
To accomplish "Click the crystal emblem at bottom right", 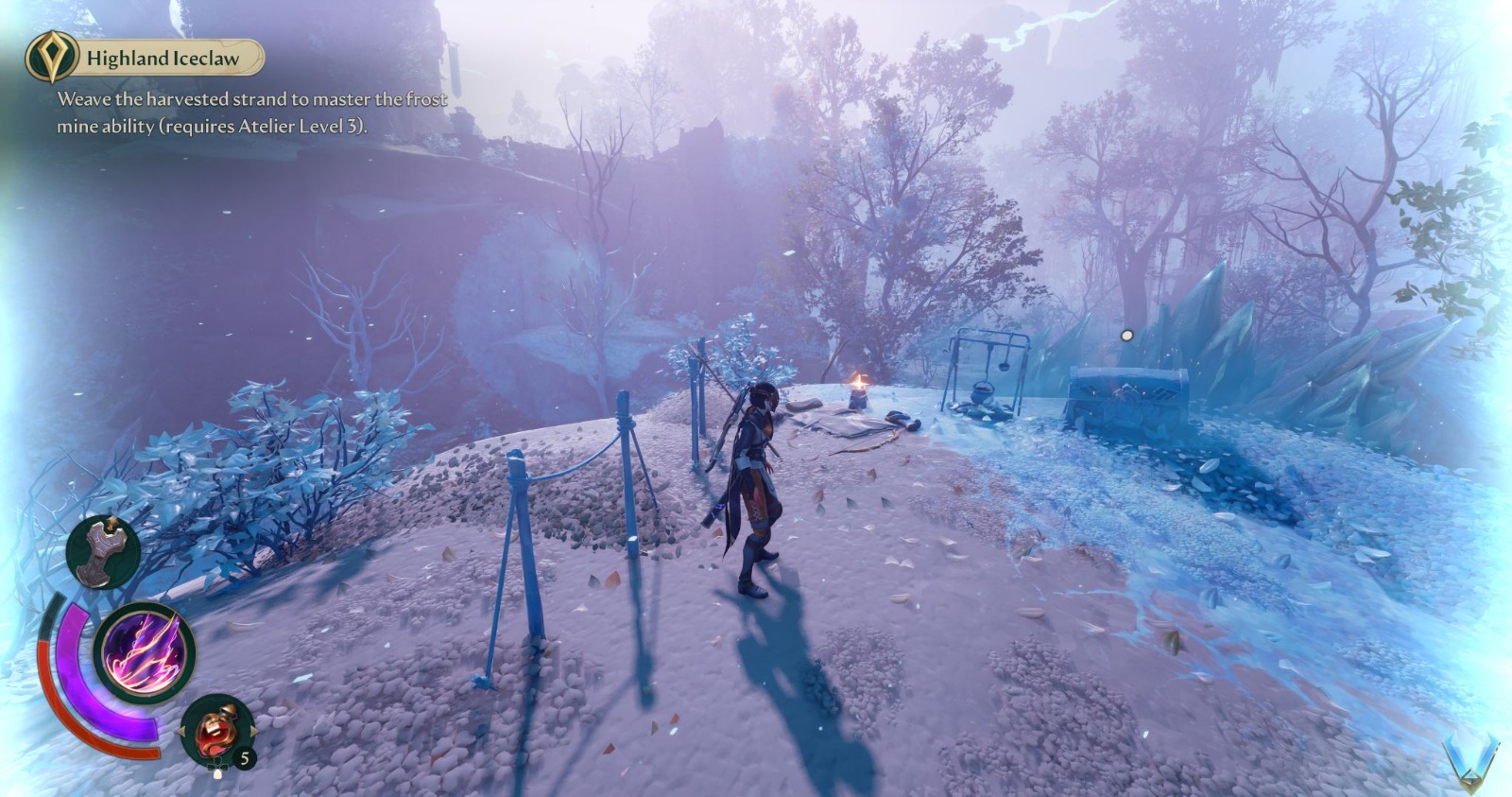I will click(x=1470, y=761).
